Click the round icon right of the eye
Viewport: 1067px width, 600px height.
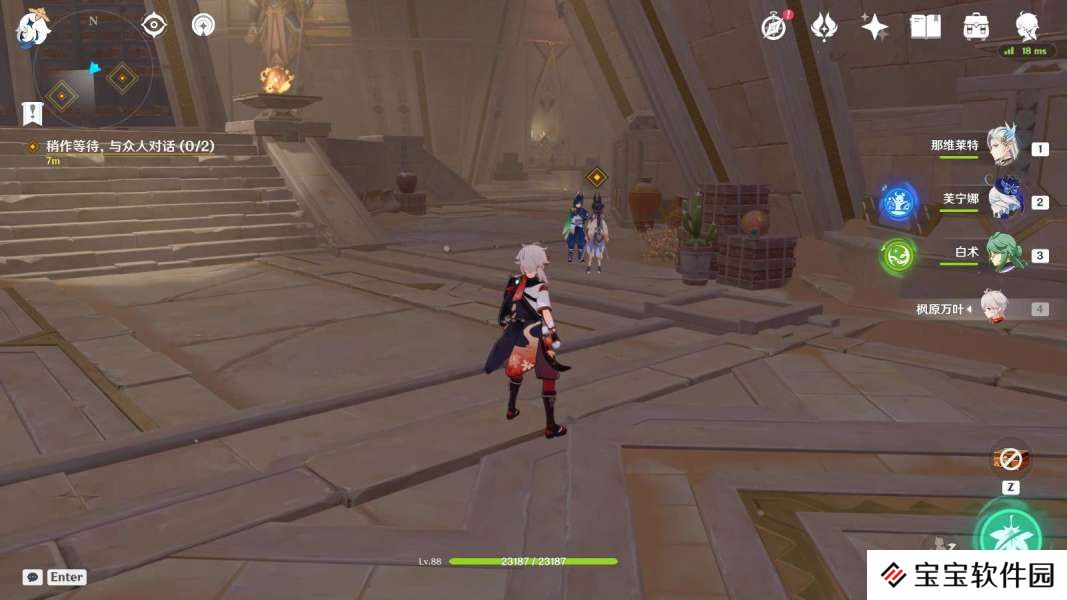(x=204, y=25)
